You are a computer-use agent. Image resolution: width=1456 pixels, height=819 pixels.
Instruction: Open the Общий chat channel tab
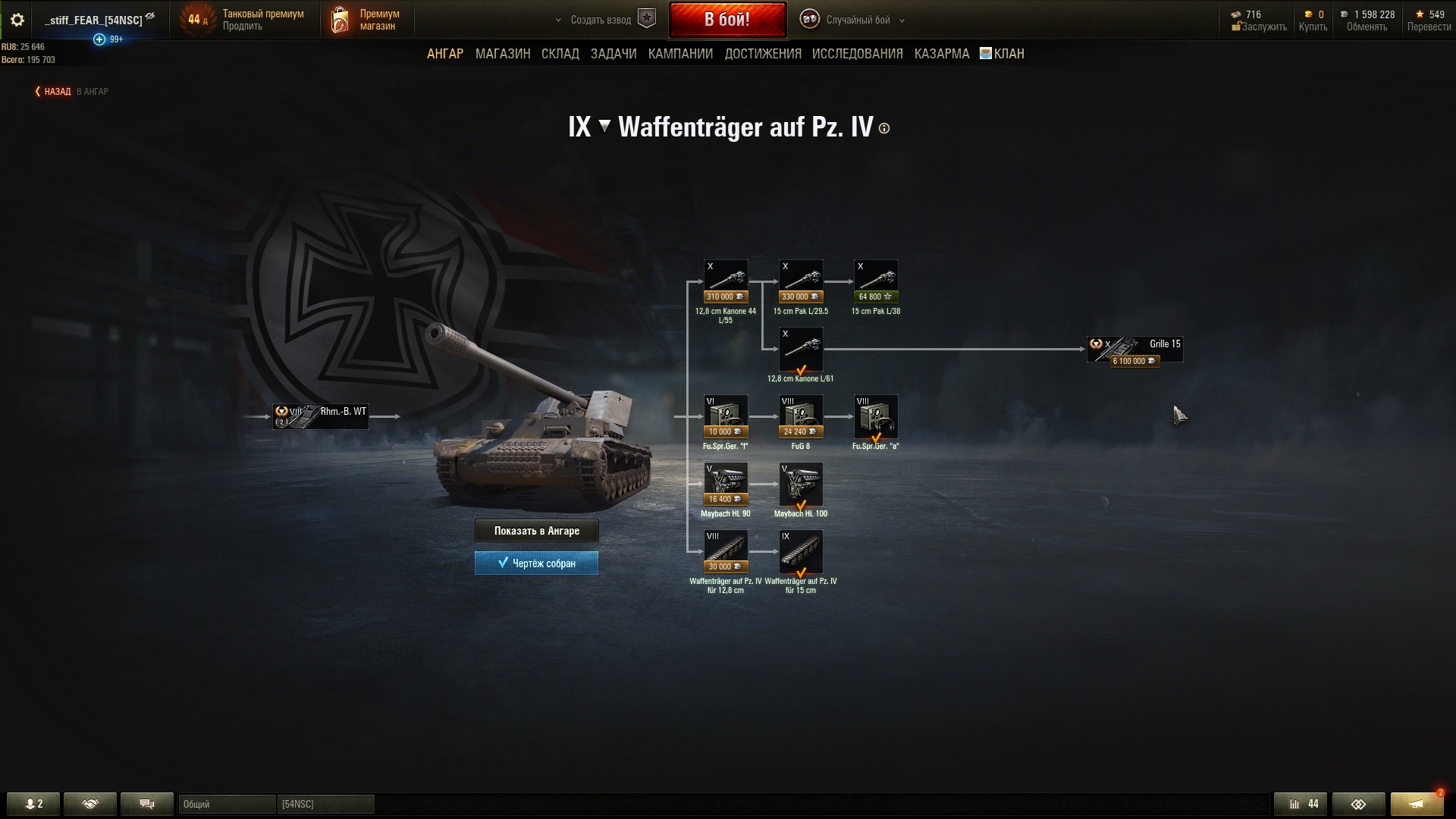click(226, 804)
